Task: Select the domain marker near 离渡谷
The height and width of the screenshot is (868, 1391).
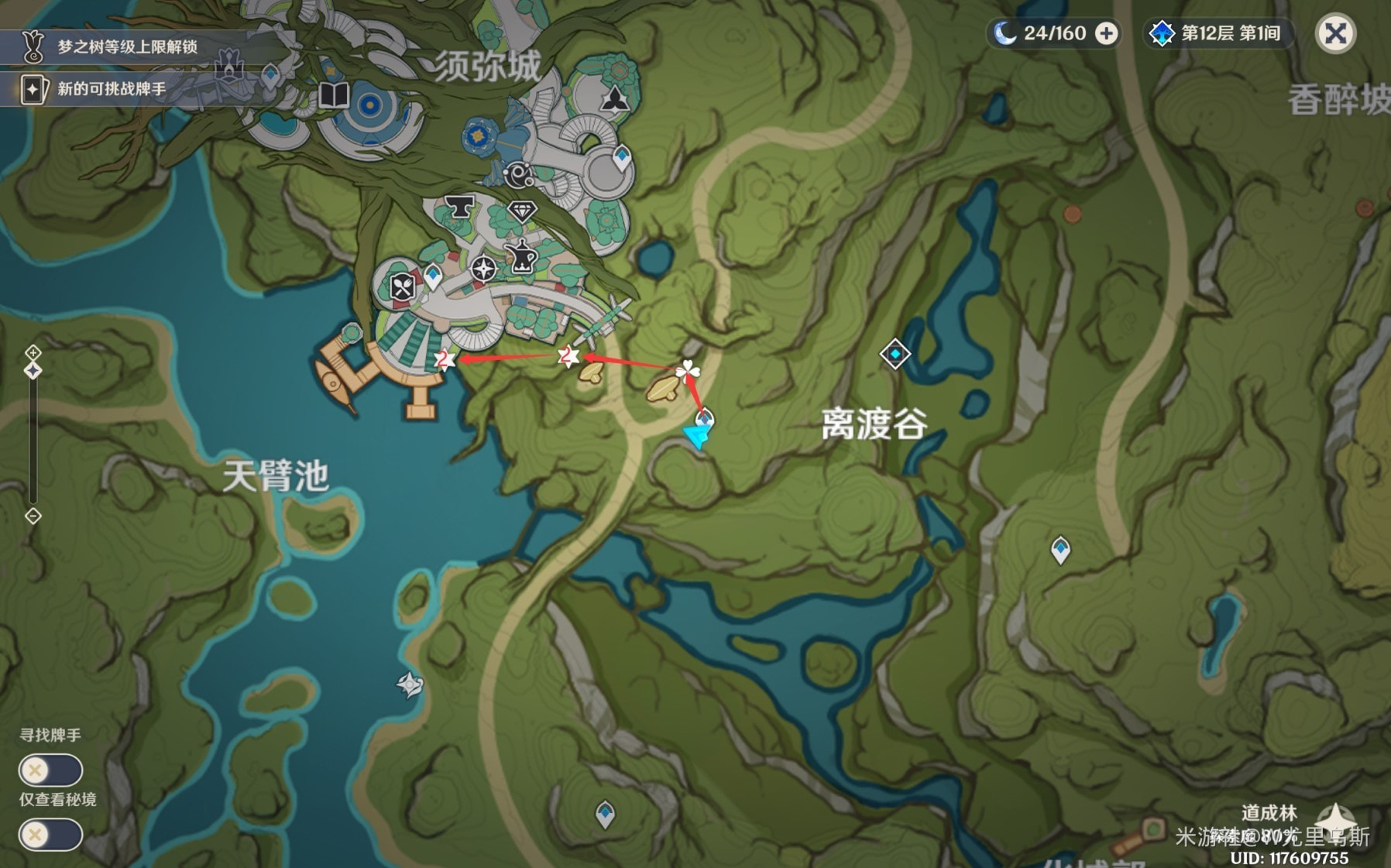Action: click(x=895, y=354)
